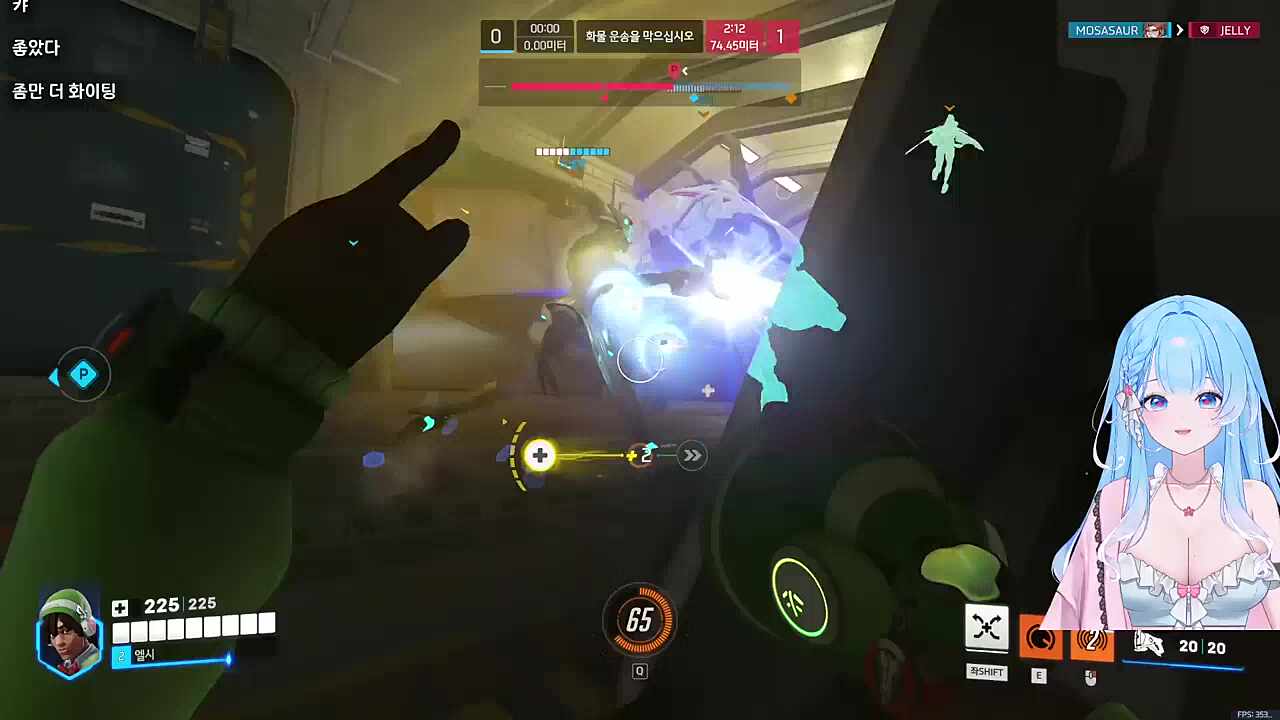Click the Lúcio hero portrait
This screenshot has height=720, width=1280.
pyautogui.click(x=69, y=631)
